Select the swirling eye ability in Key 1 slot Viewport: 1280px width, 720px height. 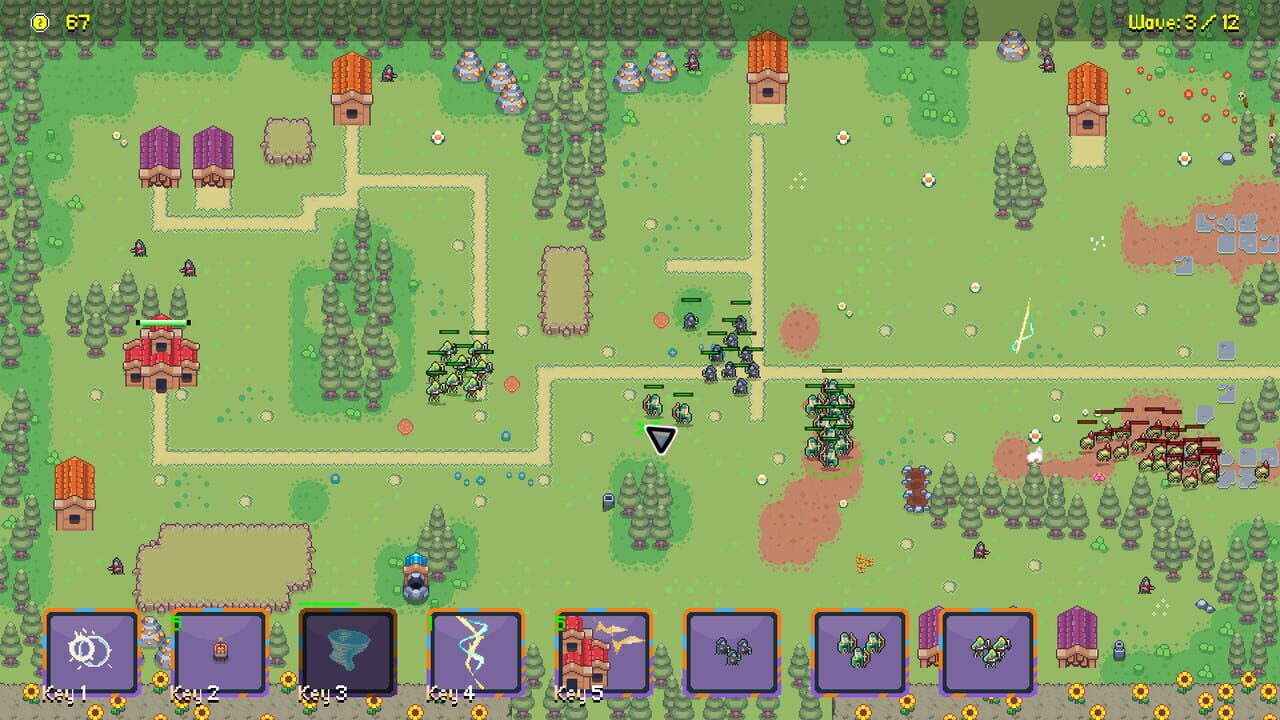[92, 653]
